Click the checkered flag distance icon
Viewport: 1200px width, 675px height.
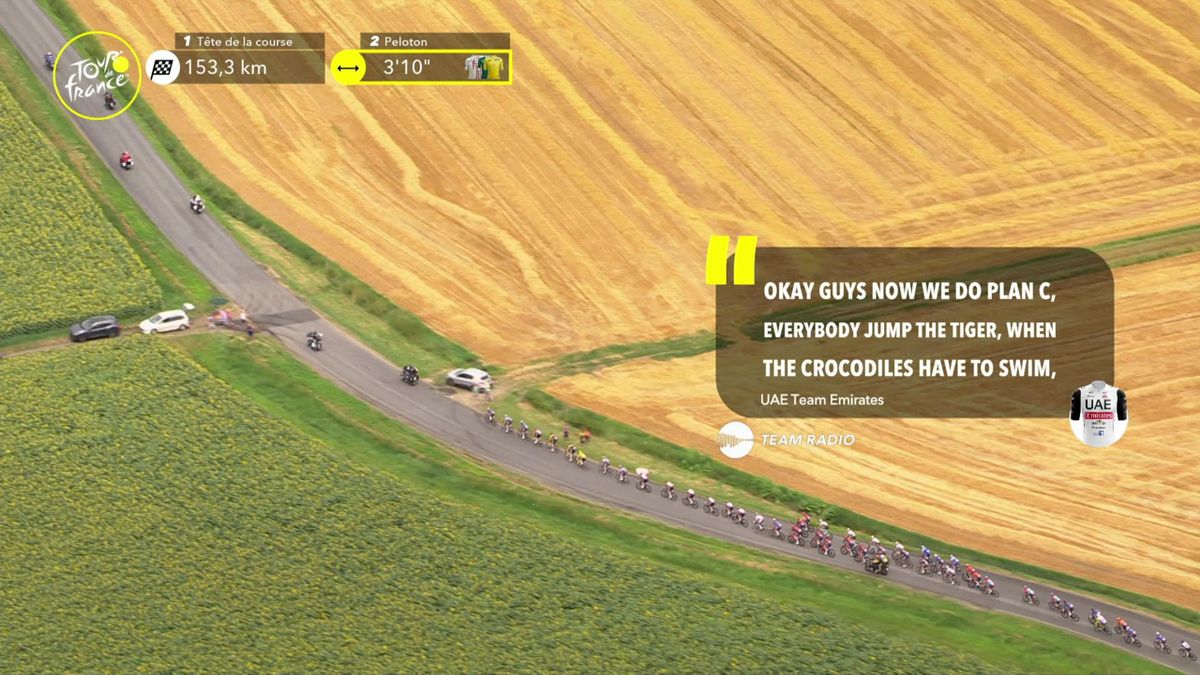163,68
